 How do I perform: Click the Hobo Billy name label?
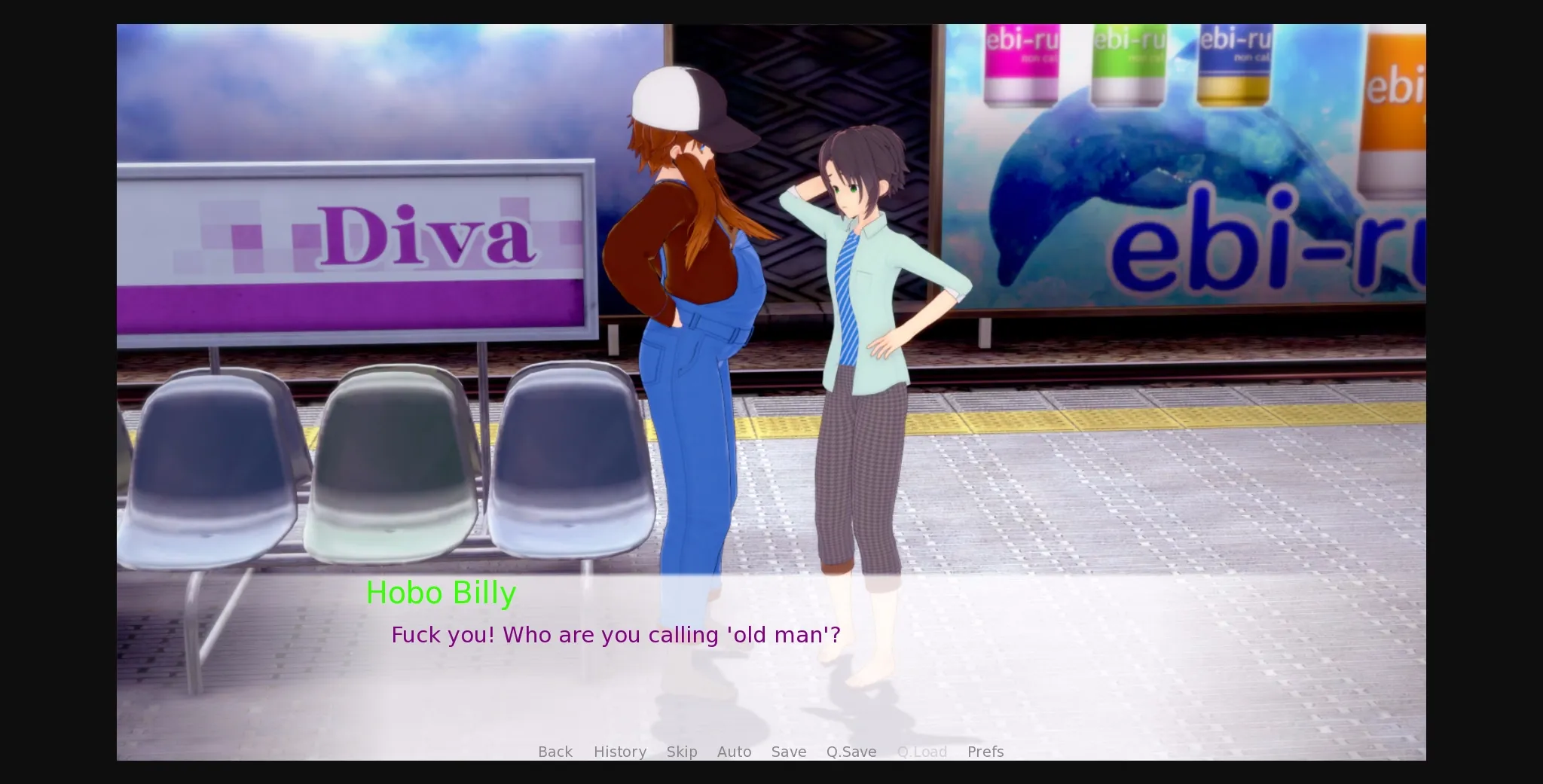point(441,593)
